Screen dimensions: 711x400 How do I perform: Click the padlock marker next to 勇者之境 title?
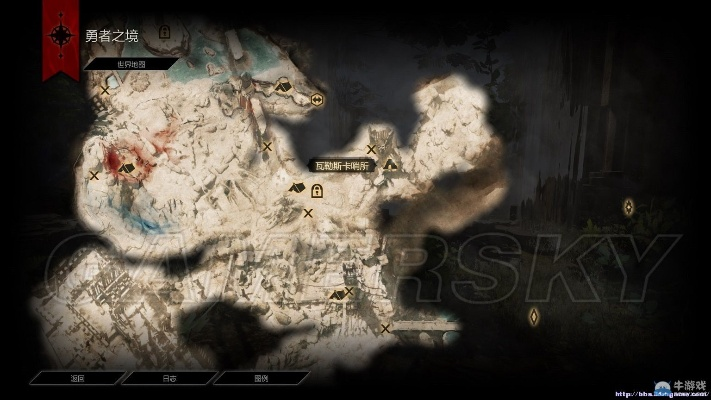pyautogui.click(x=165, y=33)
